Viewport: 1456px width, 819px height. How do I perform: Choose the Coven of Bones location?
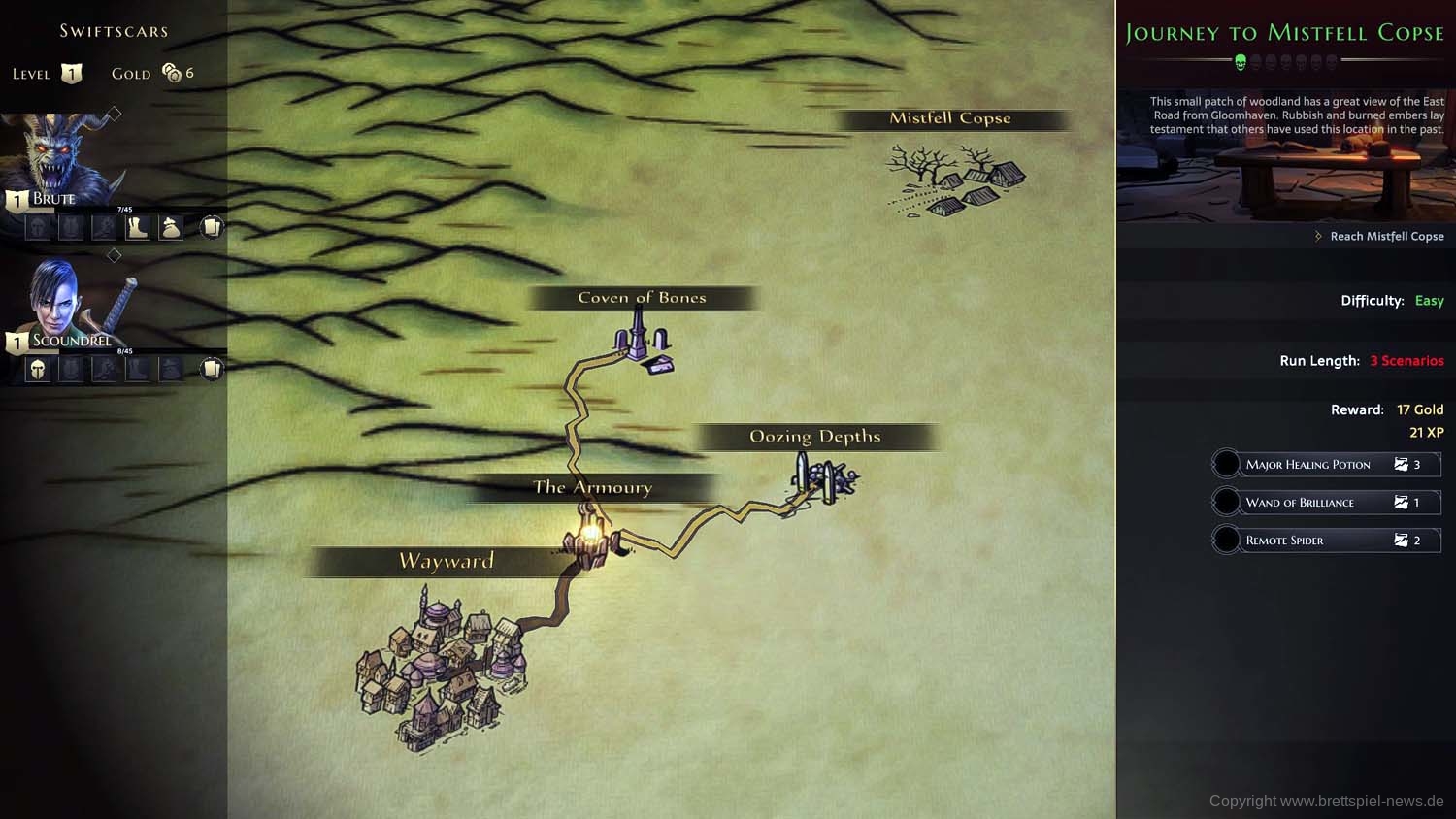pyautogui.click(x=642, y=349)
